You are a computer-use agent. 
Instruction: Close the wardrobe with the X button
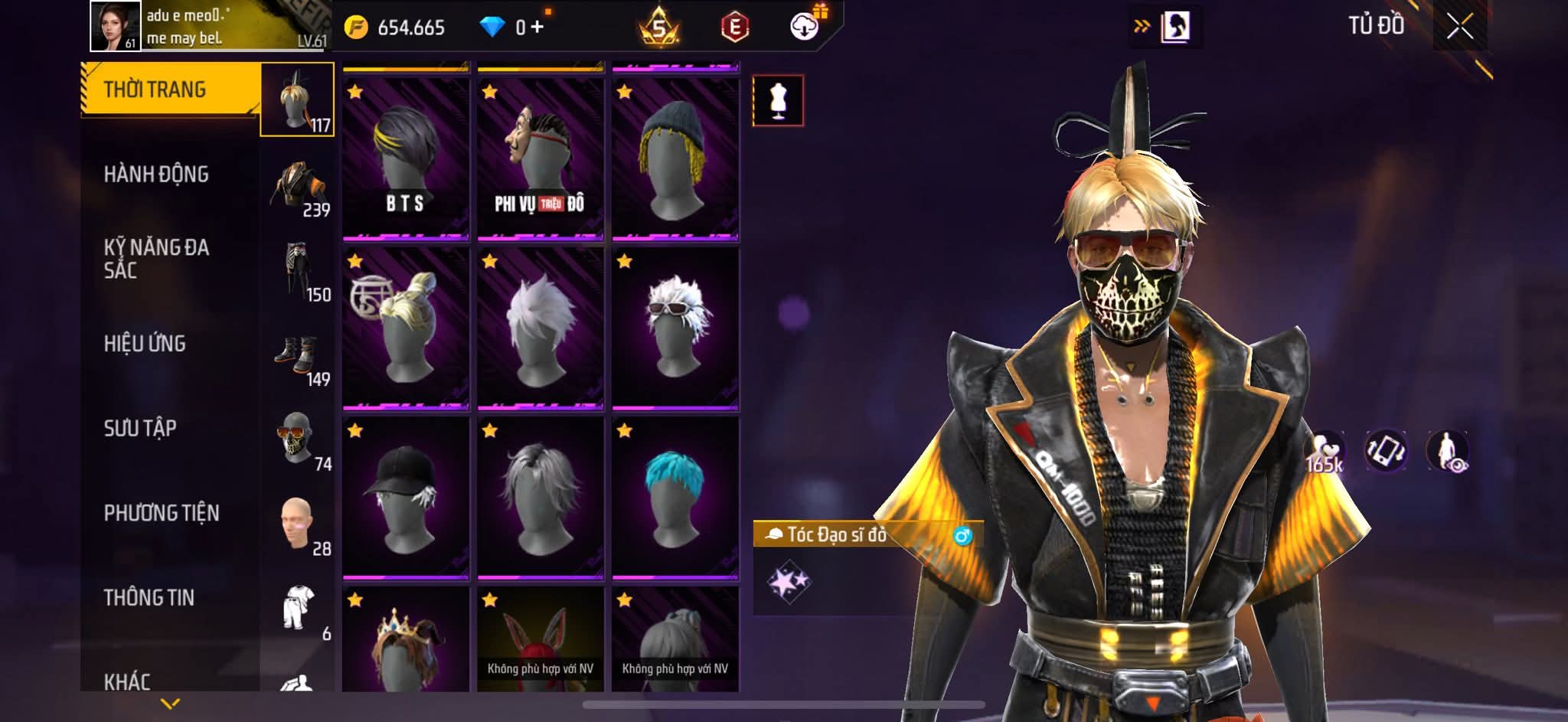[x=1459, y=28]
